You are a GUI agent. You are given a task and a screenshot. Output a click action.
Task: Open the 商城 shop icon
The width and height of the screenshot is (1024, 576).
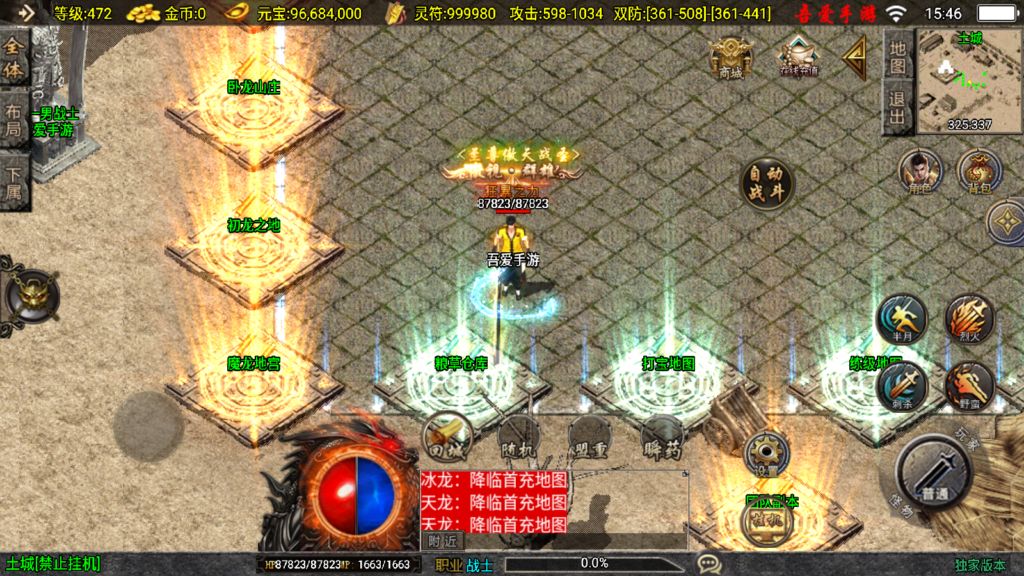731,57
